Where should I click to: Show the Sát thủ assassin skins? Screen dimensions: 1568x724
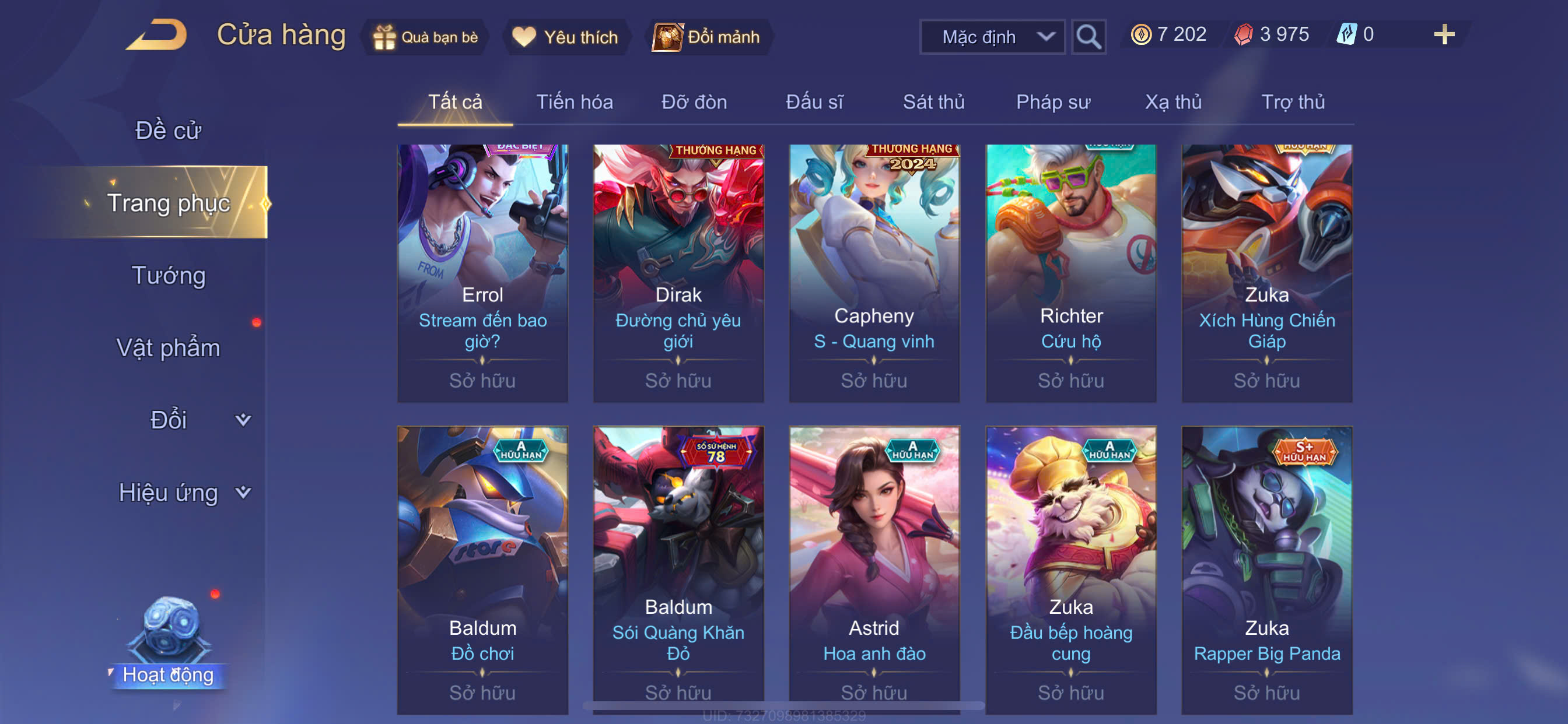point(933,102)
